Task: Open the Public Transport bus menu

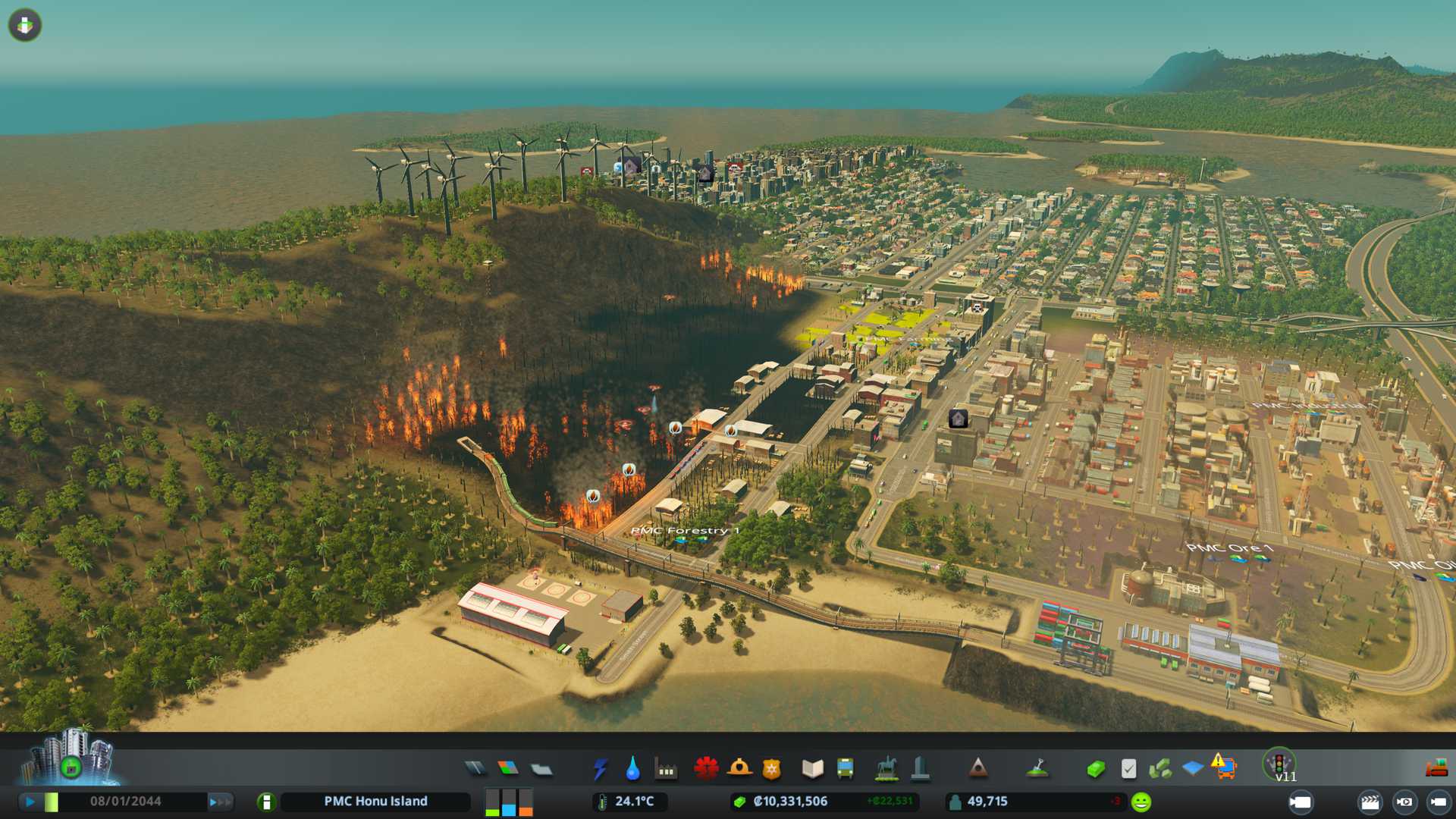Action: pos(845,769)
